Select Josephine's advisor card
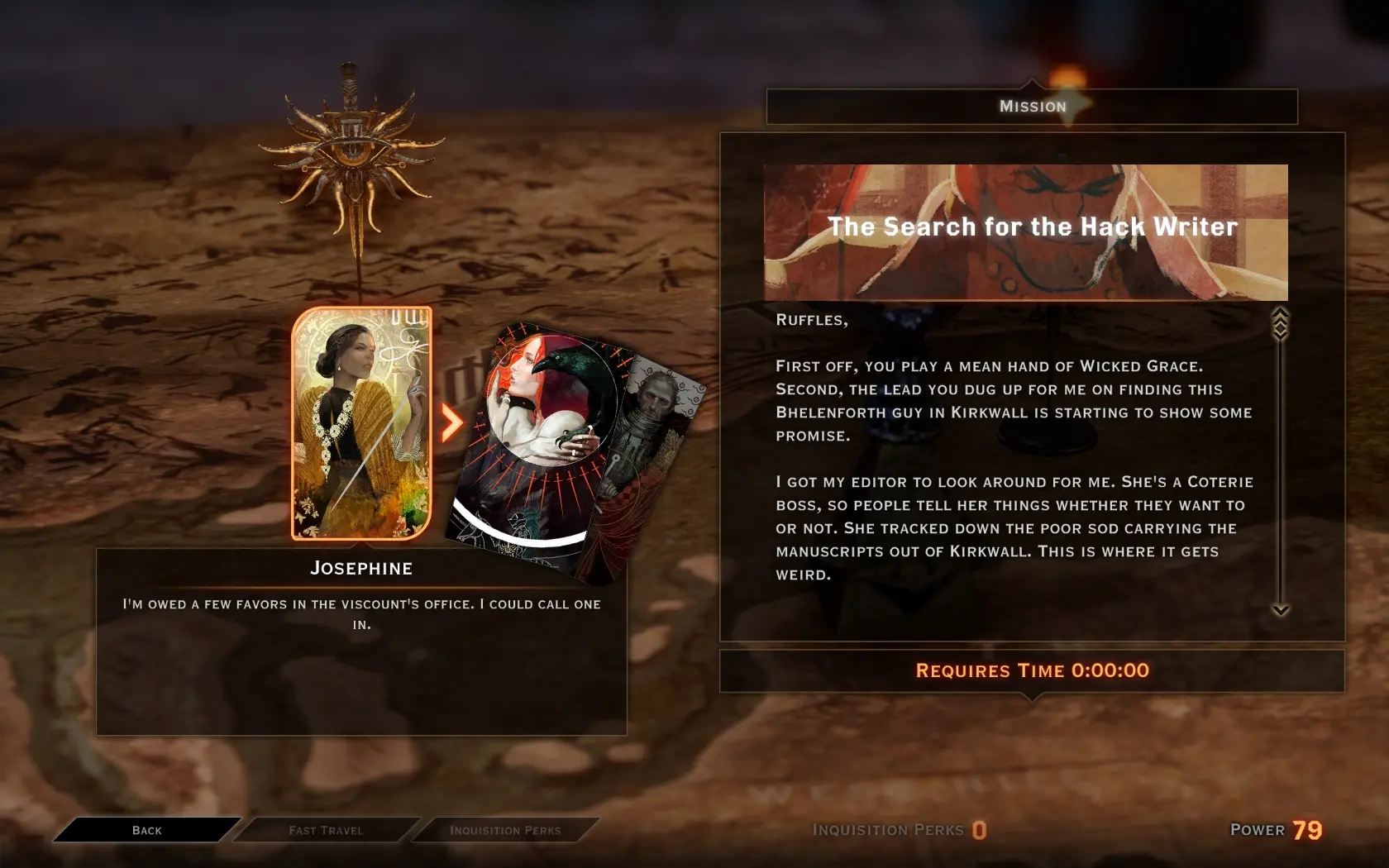The width and height of the screenshot is (1389, 868). pyautogui.click(x=361, y=422)
